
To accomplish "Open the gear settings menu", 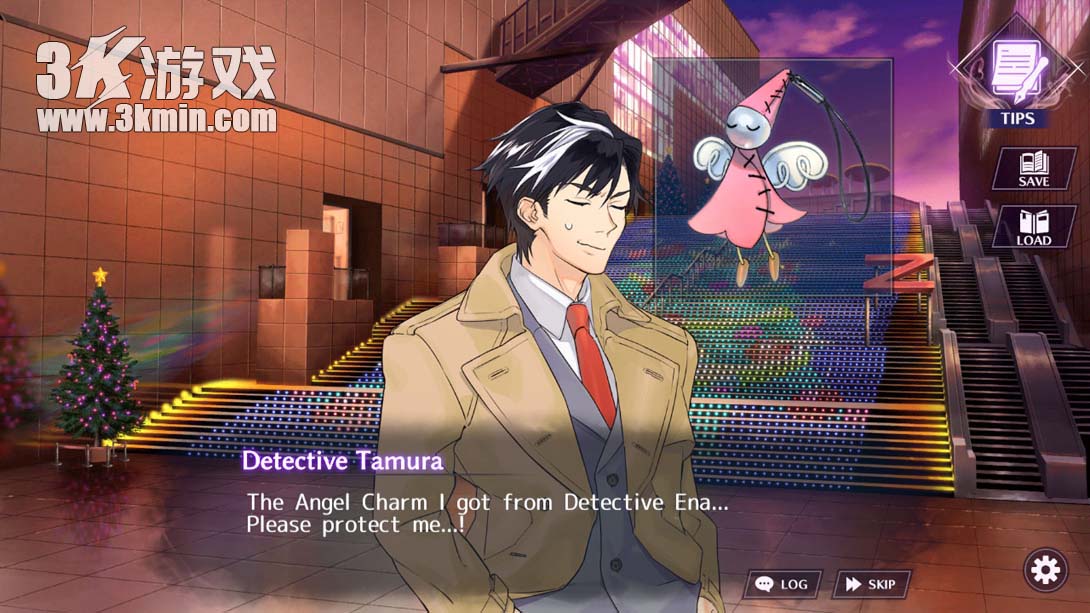I will 1045,570.
